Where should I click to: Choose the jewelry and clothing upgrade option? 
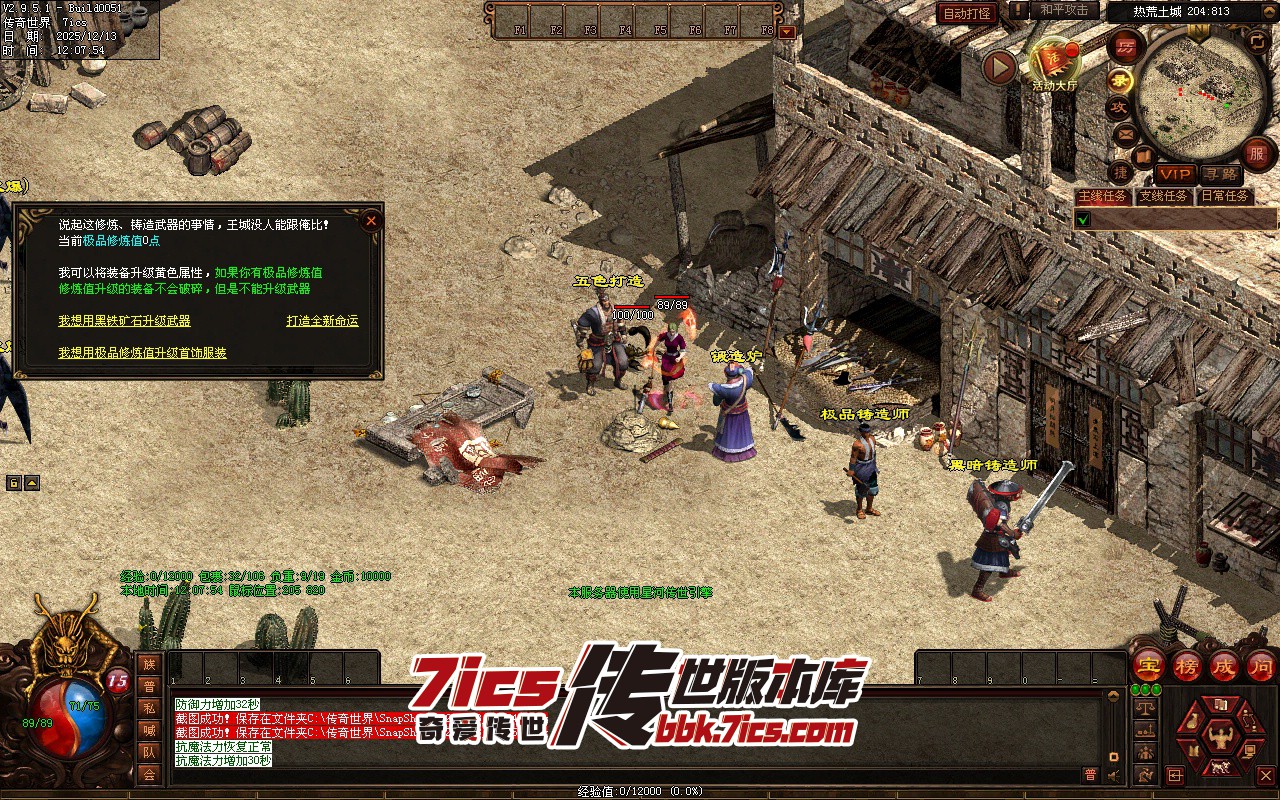pos(142,353)
